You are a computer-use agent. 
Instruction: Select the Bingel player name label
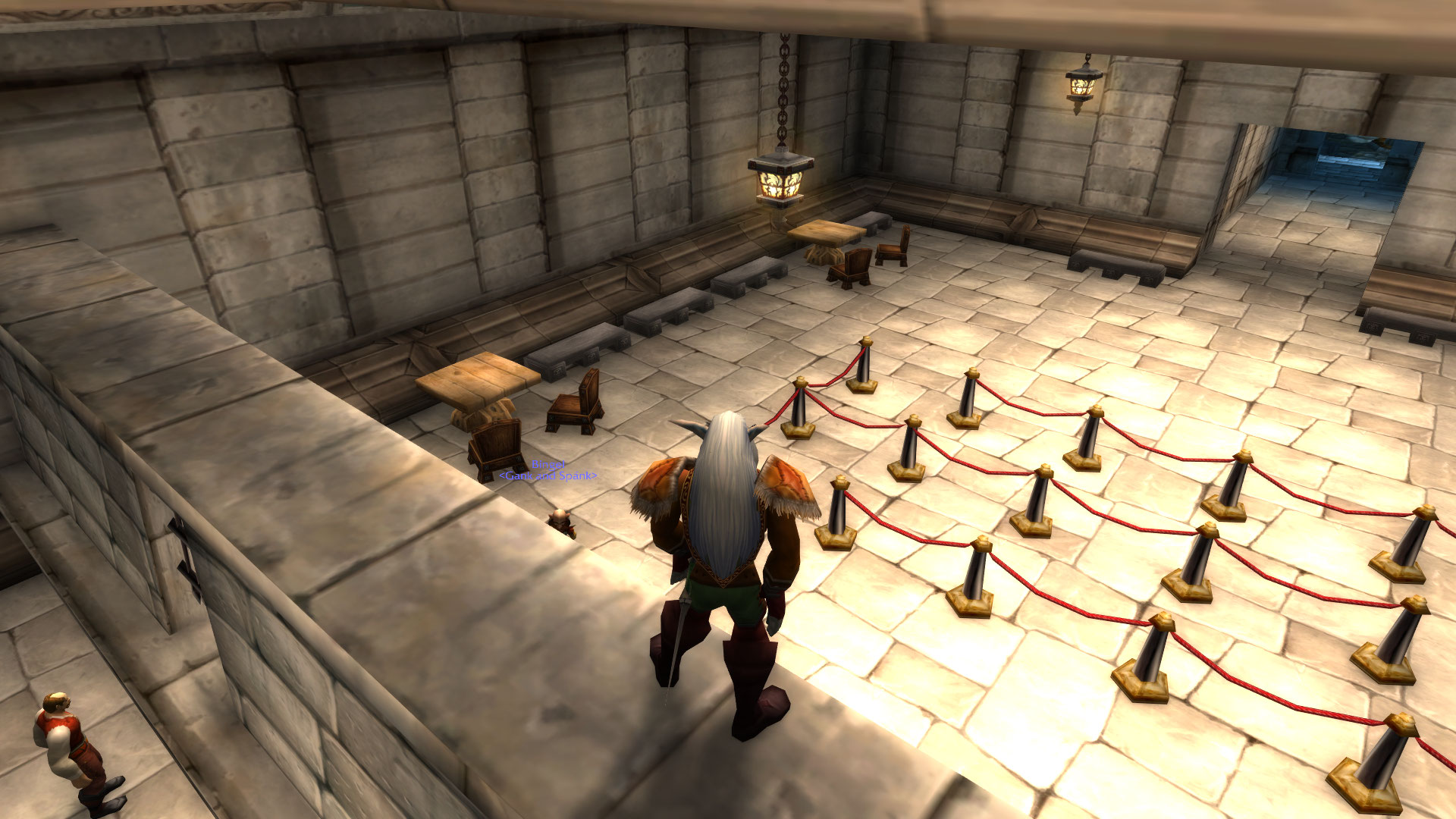coord(548,464)
